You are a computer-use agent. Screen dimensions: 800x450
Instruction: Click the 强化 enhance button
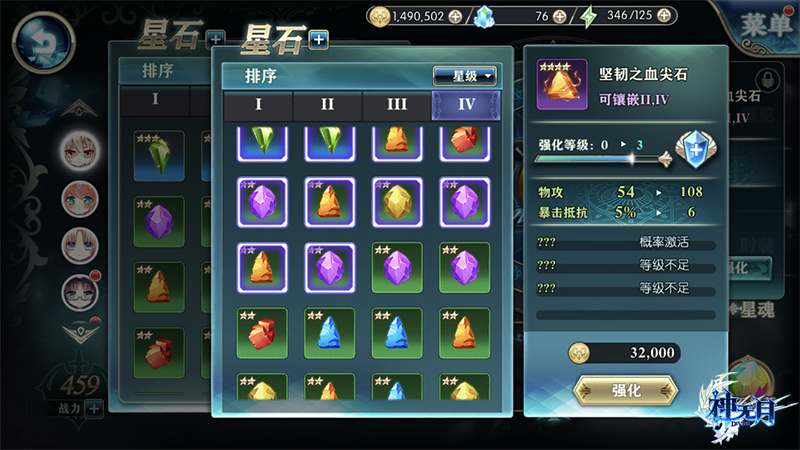tap(625, 390)
